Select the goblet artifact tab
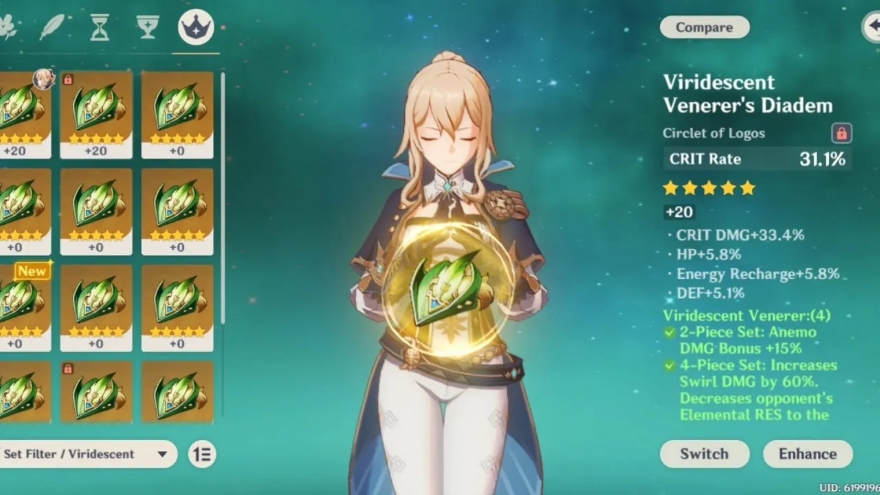Screen dimensions: 880x495 point(148,27)
